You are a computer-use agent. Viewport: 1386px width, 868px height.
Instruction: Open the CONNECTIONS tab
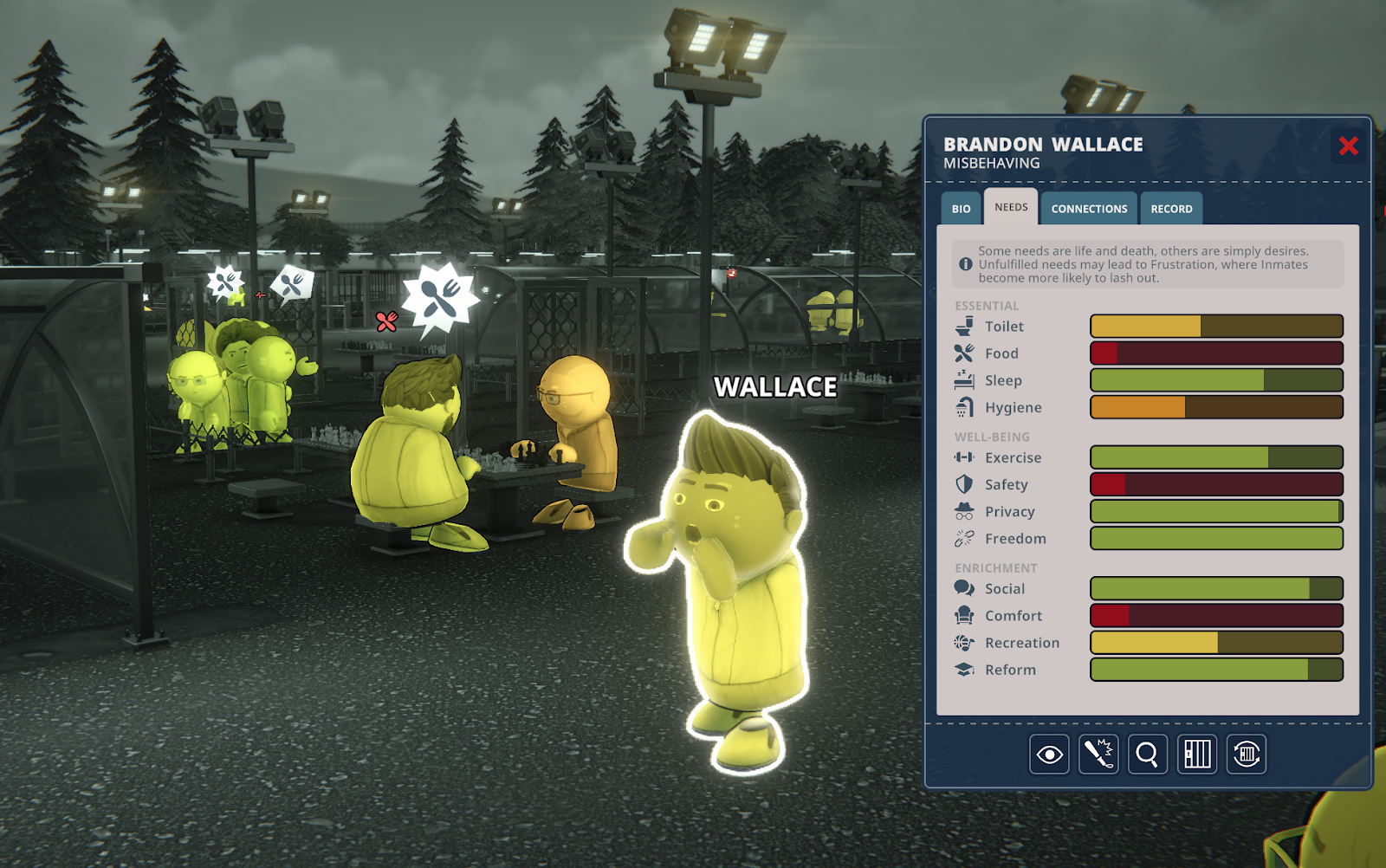(x=1088, y=208)
